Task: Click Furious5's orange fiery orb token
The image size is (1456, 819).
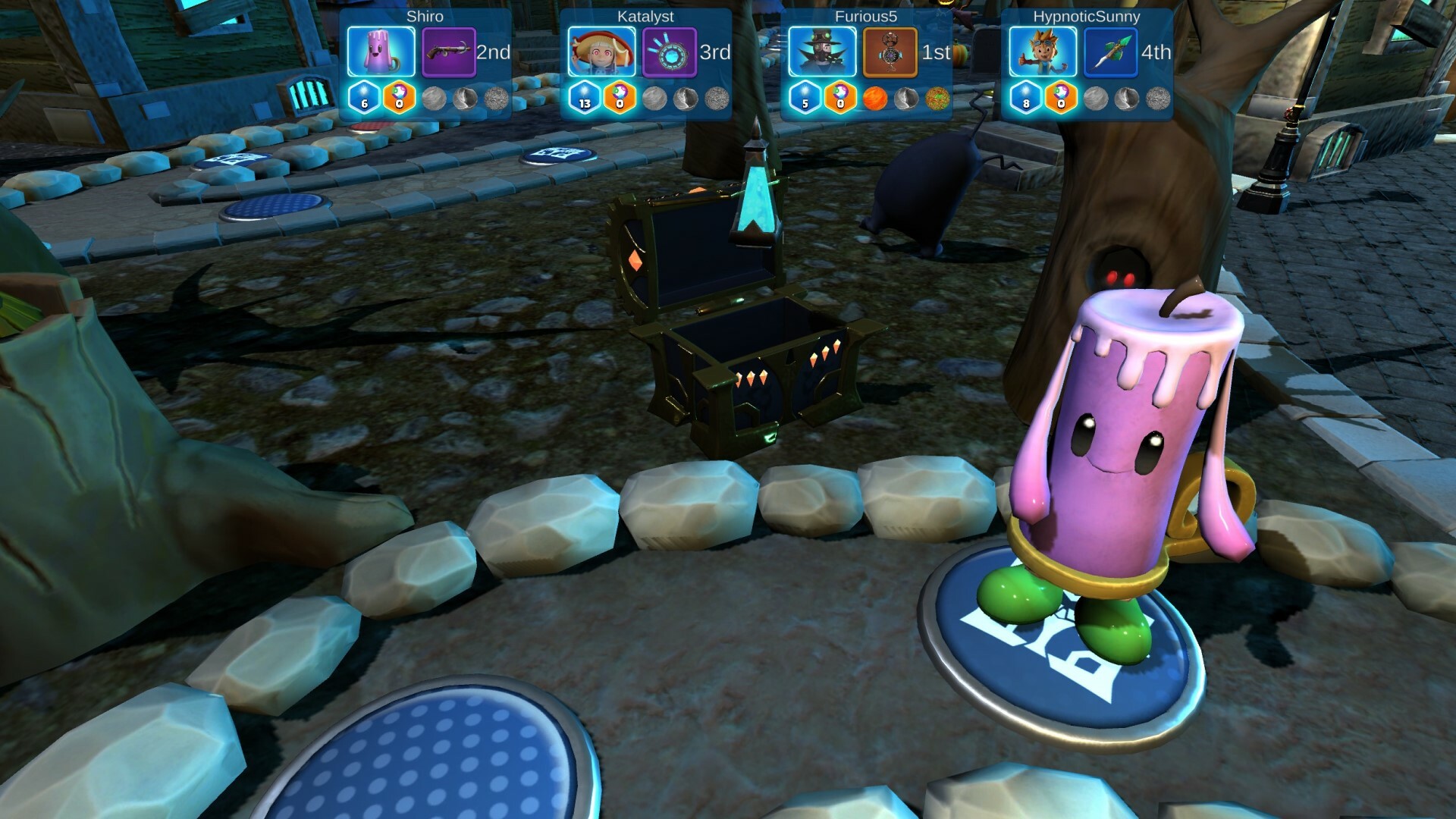Action: pos(874,99)
